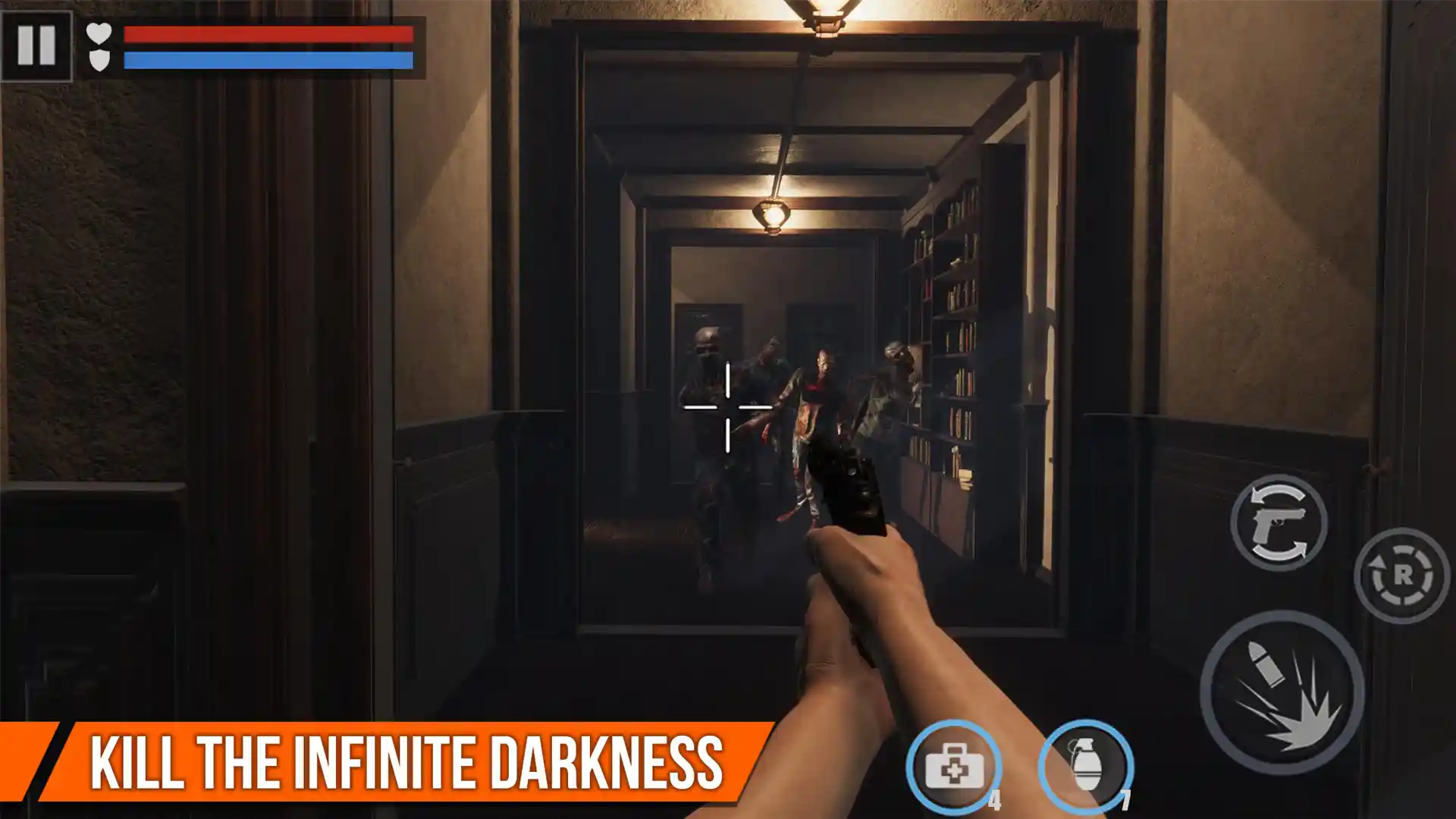Click the crosshair at screen center
1456x819 pixels.
[726, 408]
